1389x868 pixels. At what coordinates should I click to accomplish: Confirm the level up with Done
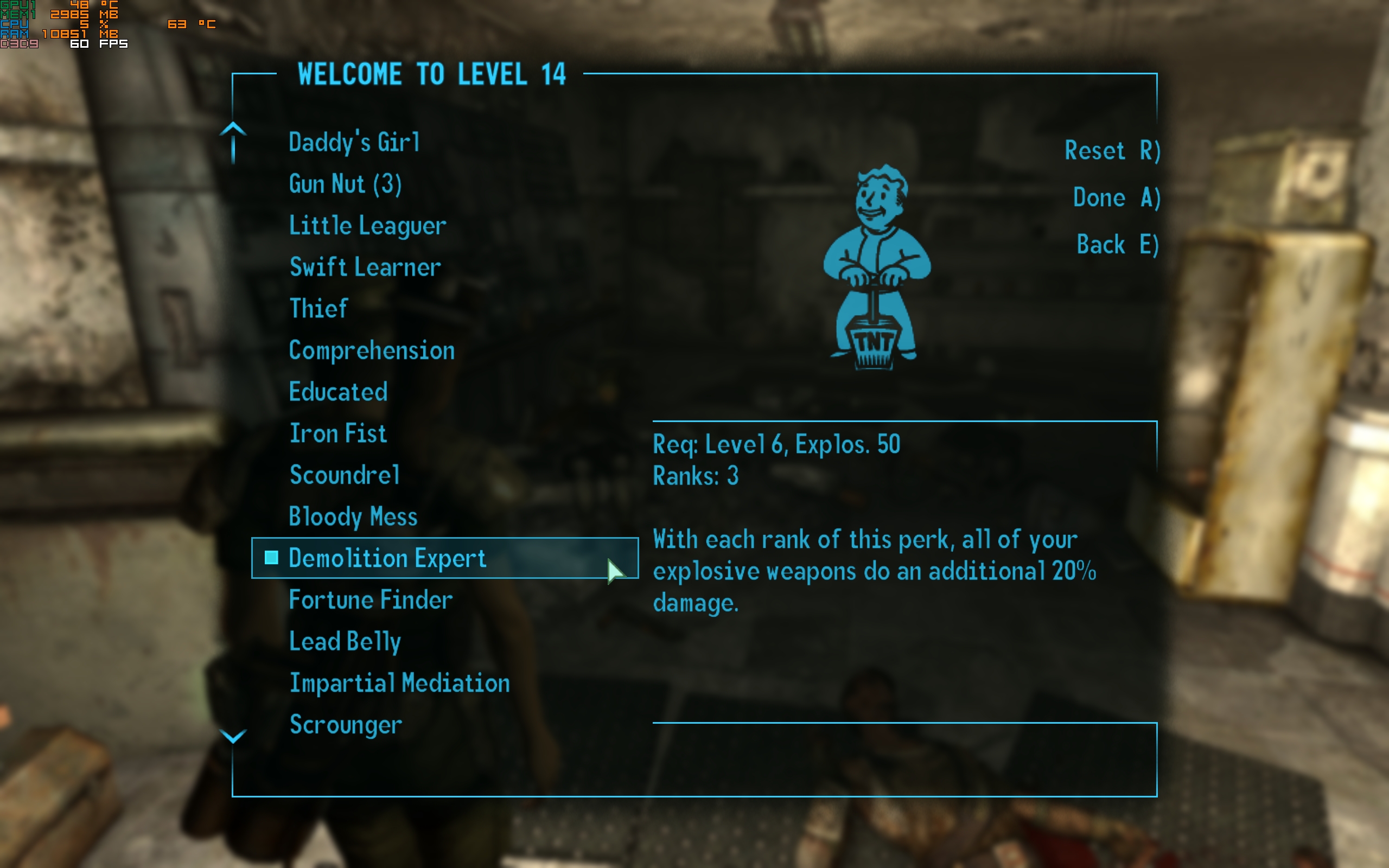1117,198
